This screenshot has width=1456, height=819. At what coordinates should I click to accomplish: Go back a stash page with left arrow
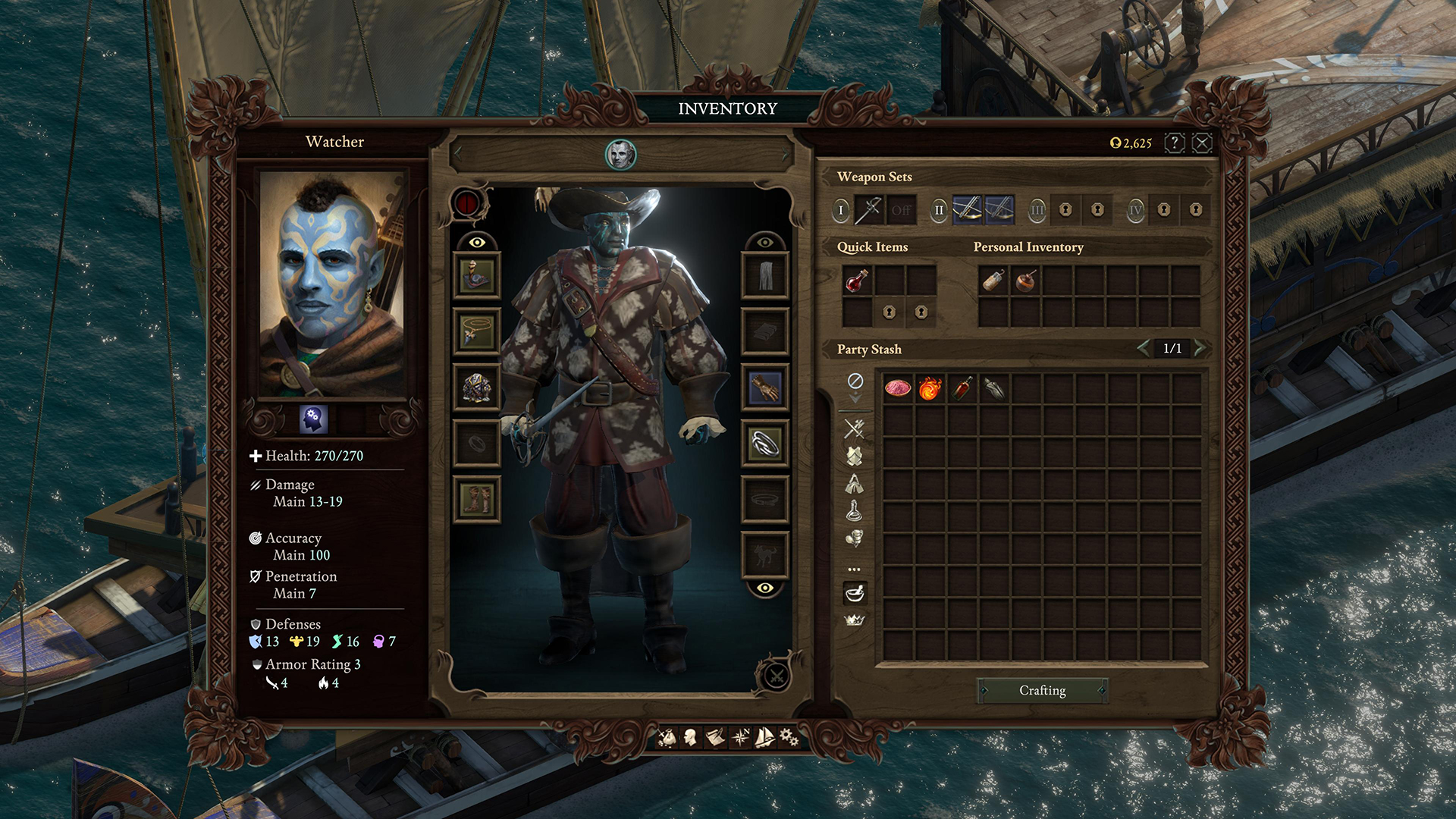(1144, 349)
